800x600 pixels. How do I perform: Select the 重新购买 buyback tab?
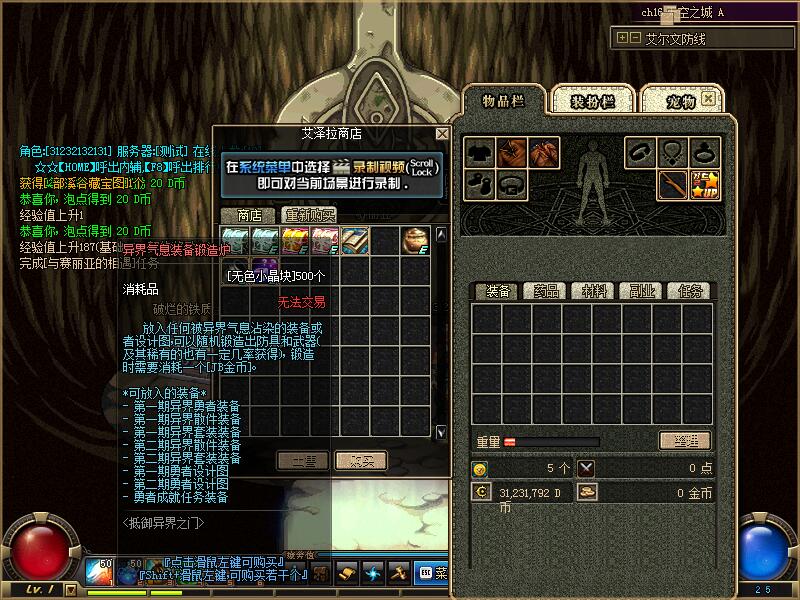tap(309, 215)
